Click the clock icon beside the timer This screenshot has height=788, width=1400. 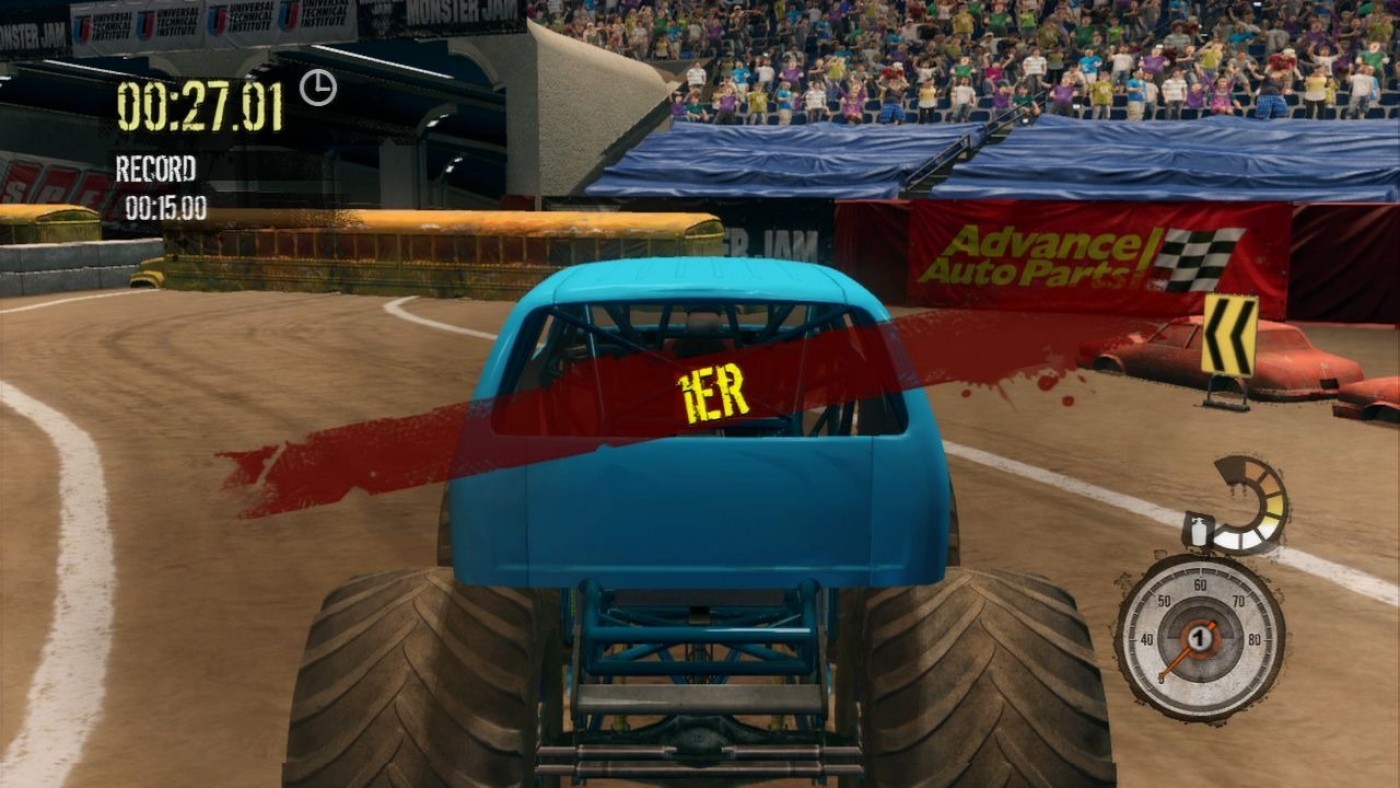318,88
